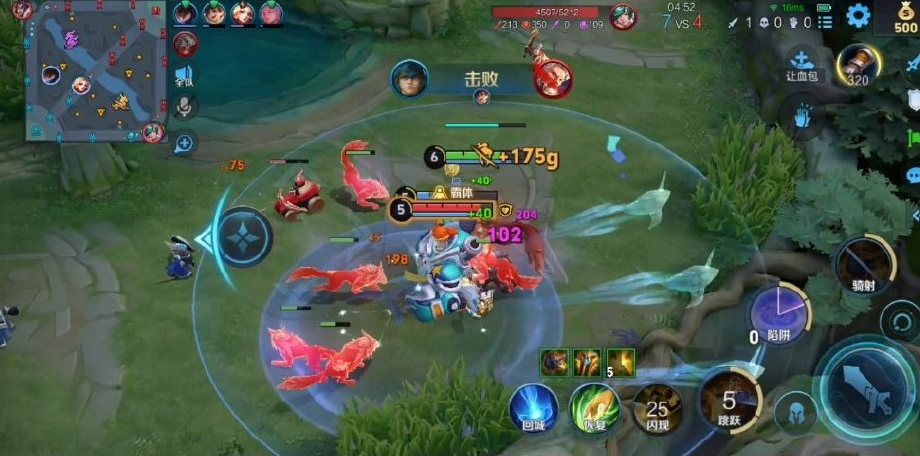Open the blue gear settings
Image resolution: width=920 pixels, height=456 pixels.
tap(858, 16)
